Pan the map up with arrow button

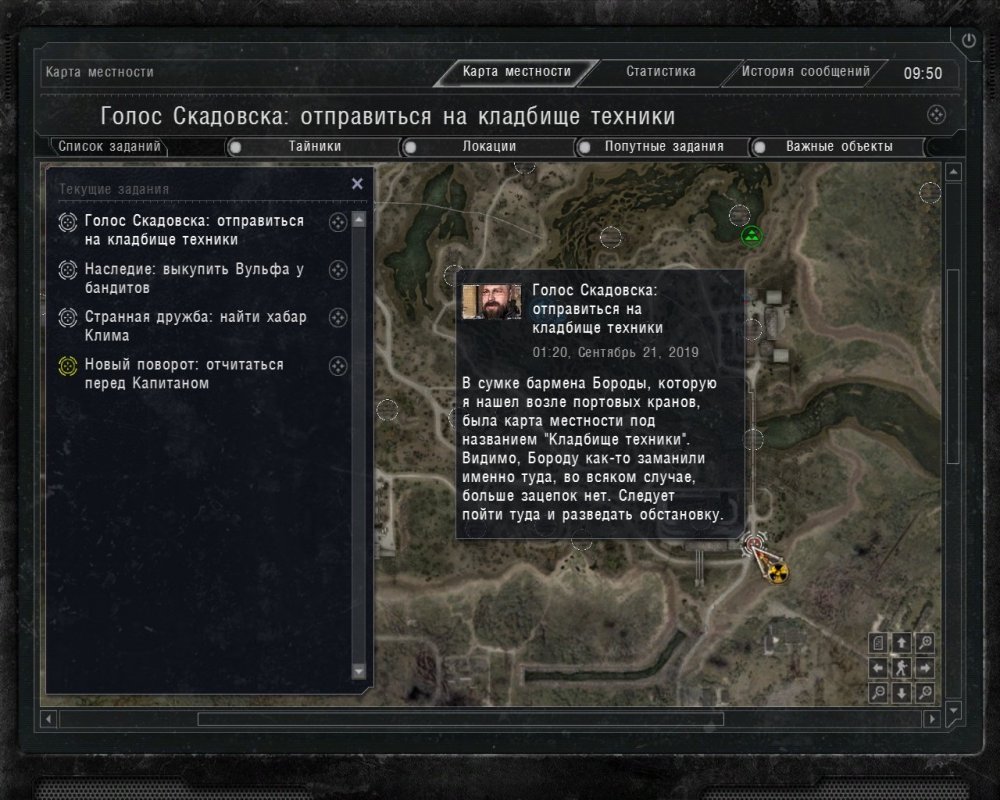click(x=902, y=643)
